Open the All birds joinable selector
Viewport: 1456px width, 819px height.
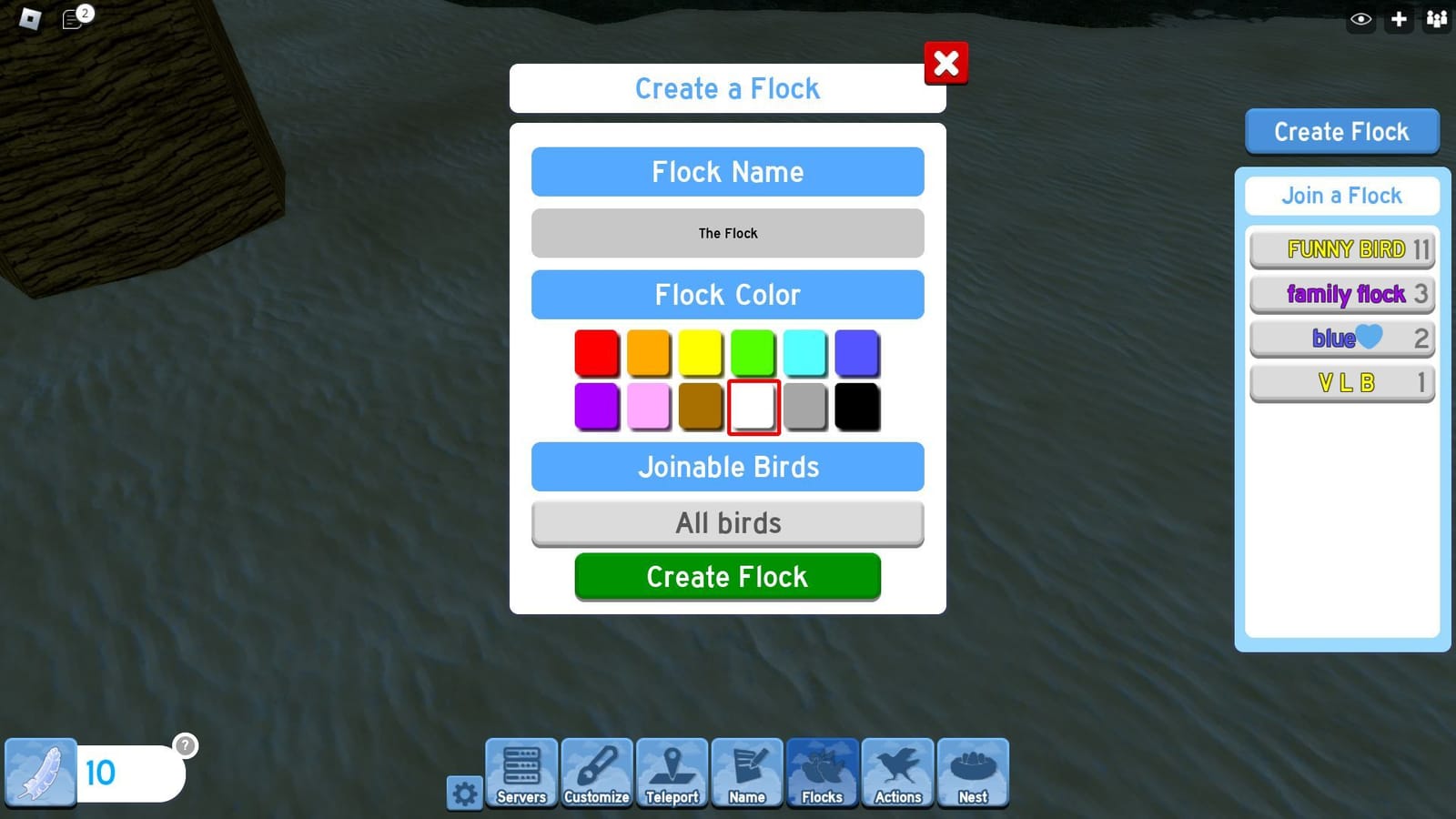[727, 522]
